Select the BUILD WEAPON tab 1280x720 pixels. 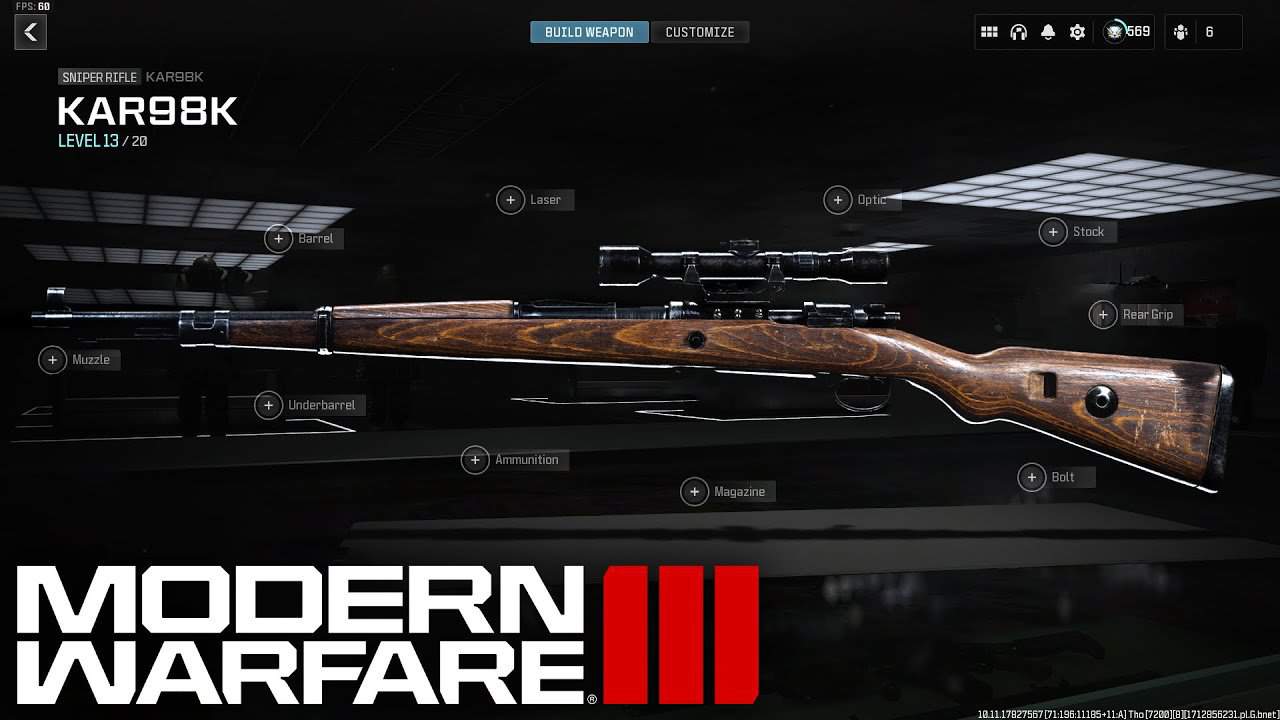click(589, 31)
